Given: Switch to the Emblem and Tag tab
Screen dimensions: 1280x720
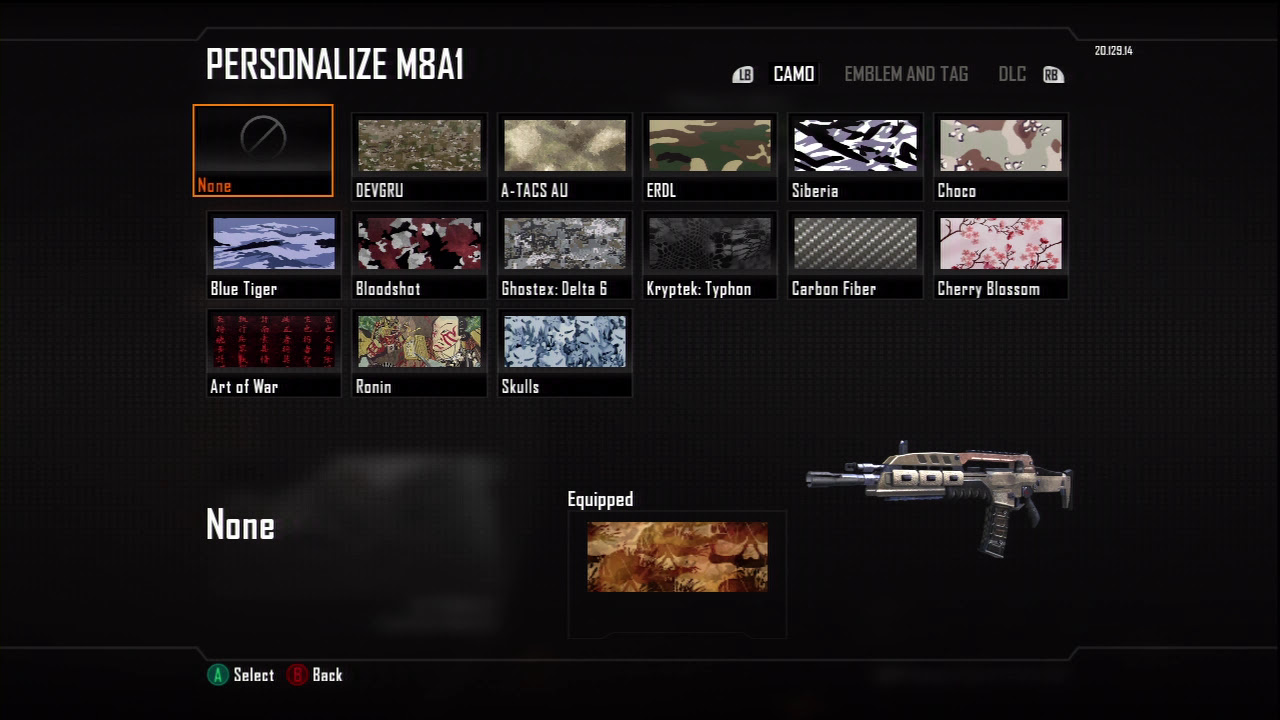Looking at the screenshot, I should 906,74.
